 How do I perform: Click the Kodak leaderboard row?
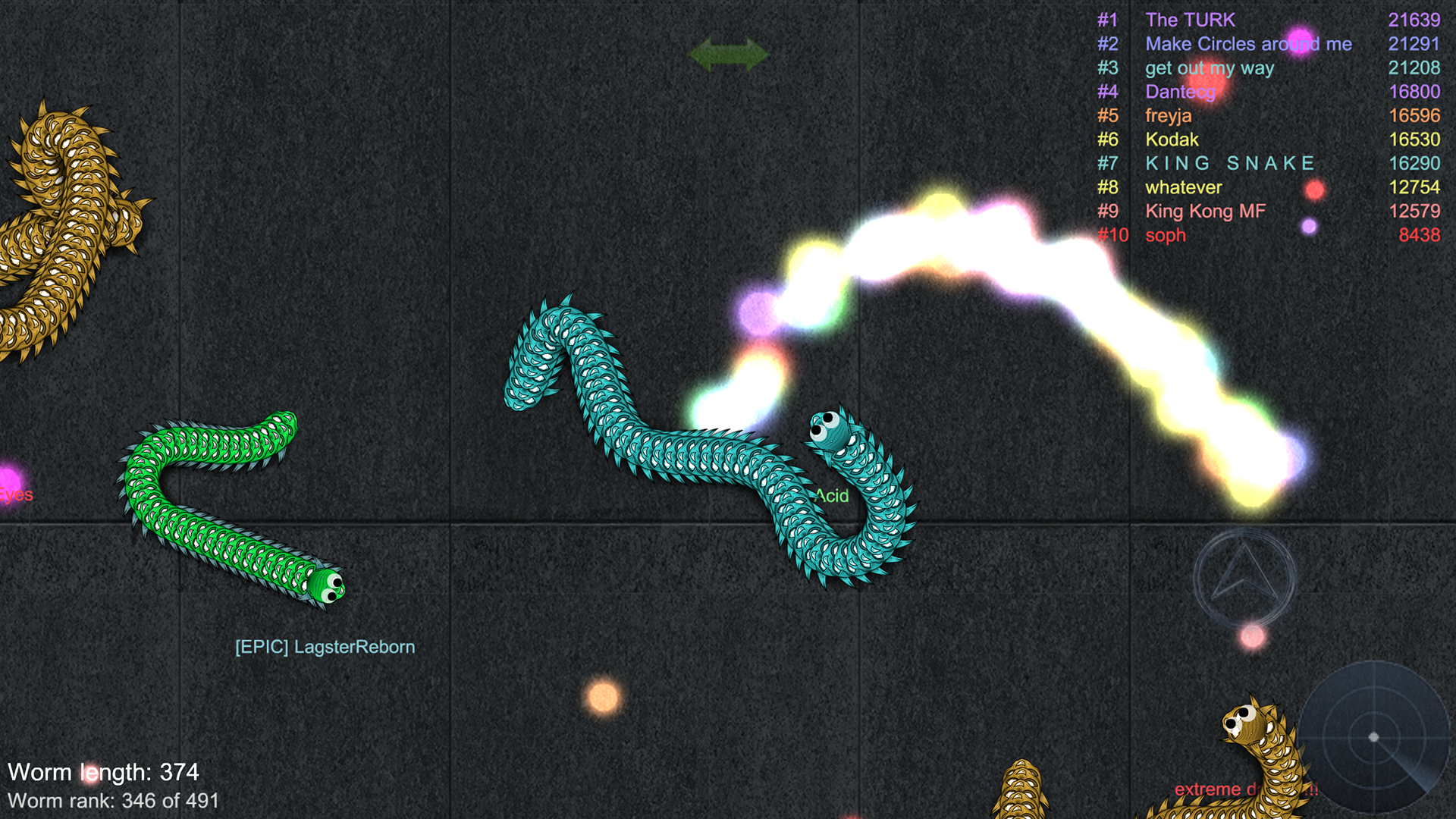coord(1172,139)
